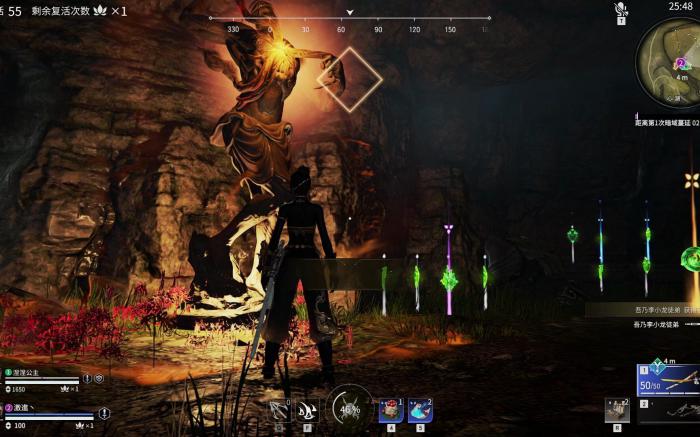The height and width of the screenshot is (437, 700).
Task: Activate the grappling hook skill icon
Action: 280,410
